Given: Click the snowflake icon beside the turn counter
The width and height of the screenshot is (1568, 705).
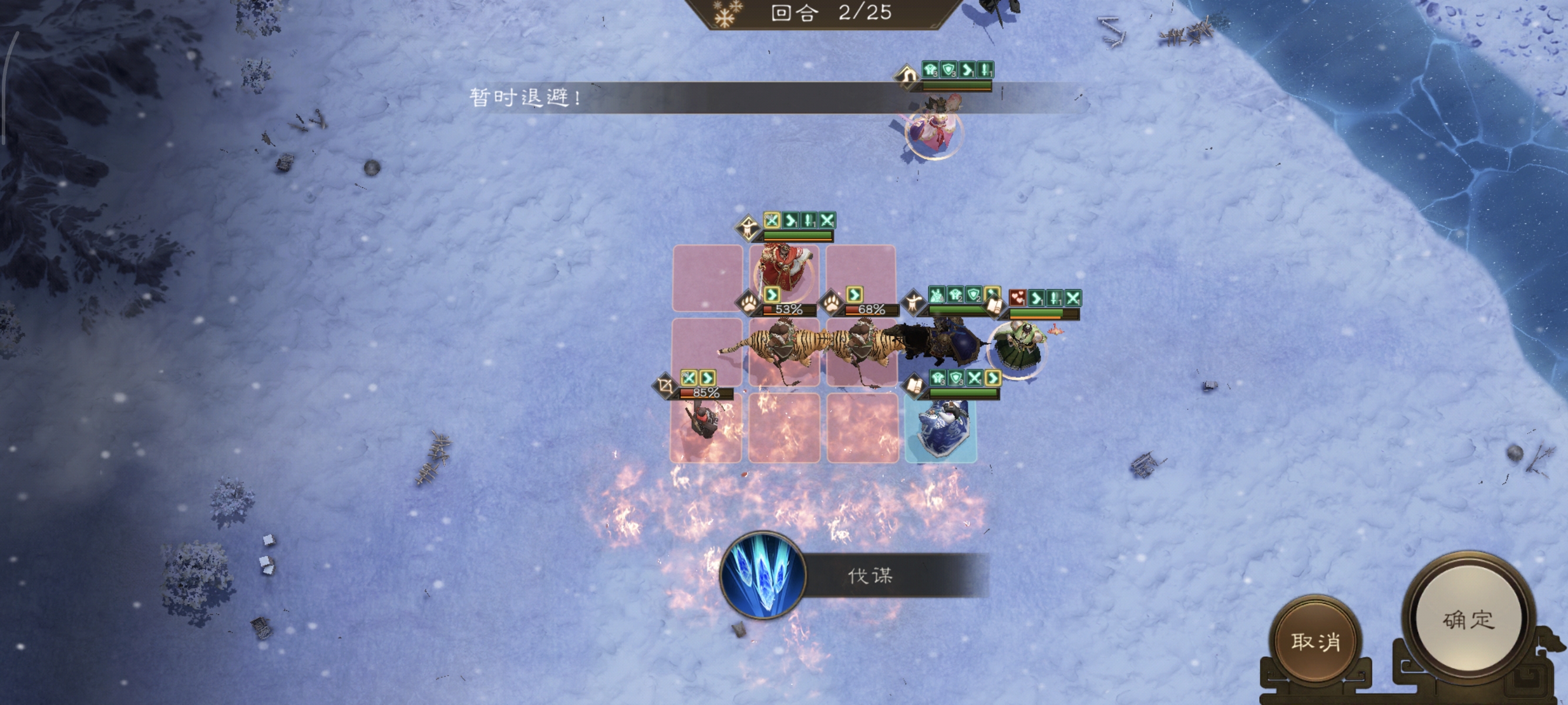Looking at the screenshot, I should click(725, 15).
